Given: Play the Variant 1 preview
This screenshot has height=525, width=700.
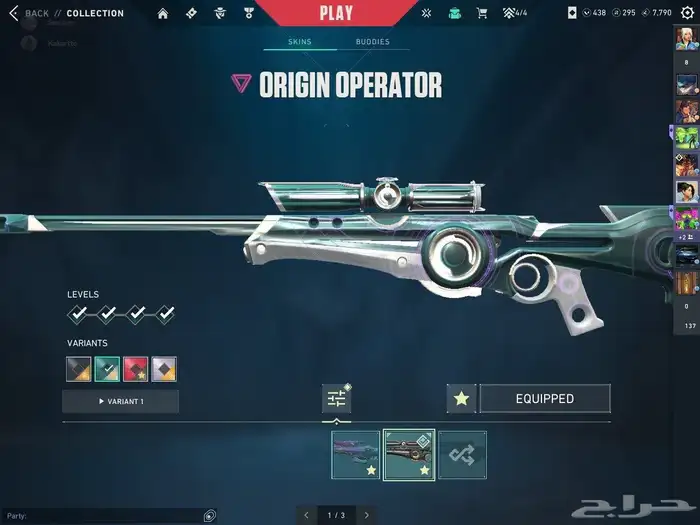Looking at the screenshot, I should click(121, 401).
